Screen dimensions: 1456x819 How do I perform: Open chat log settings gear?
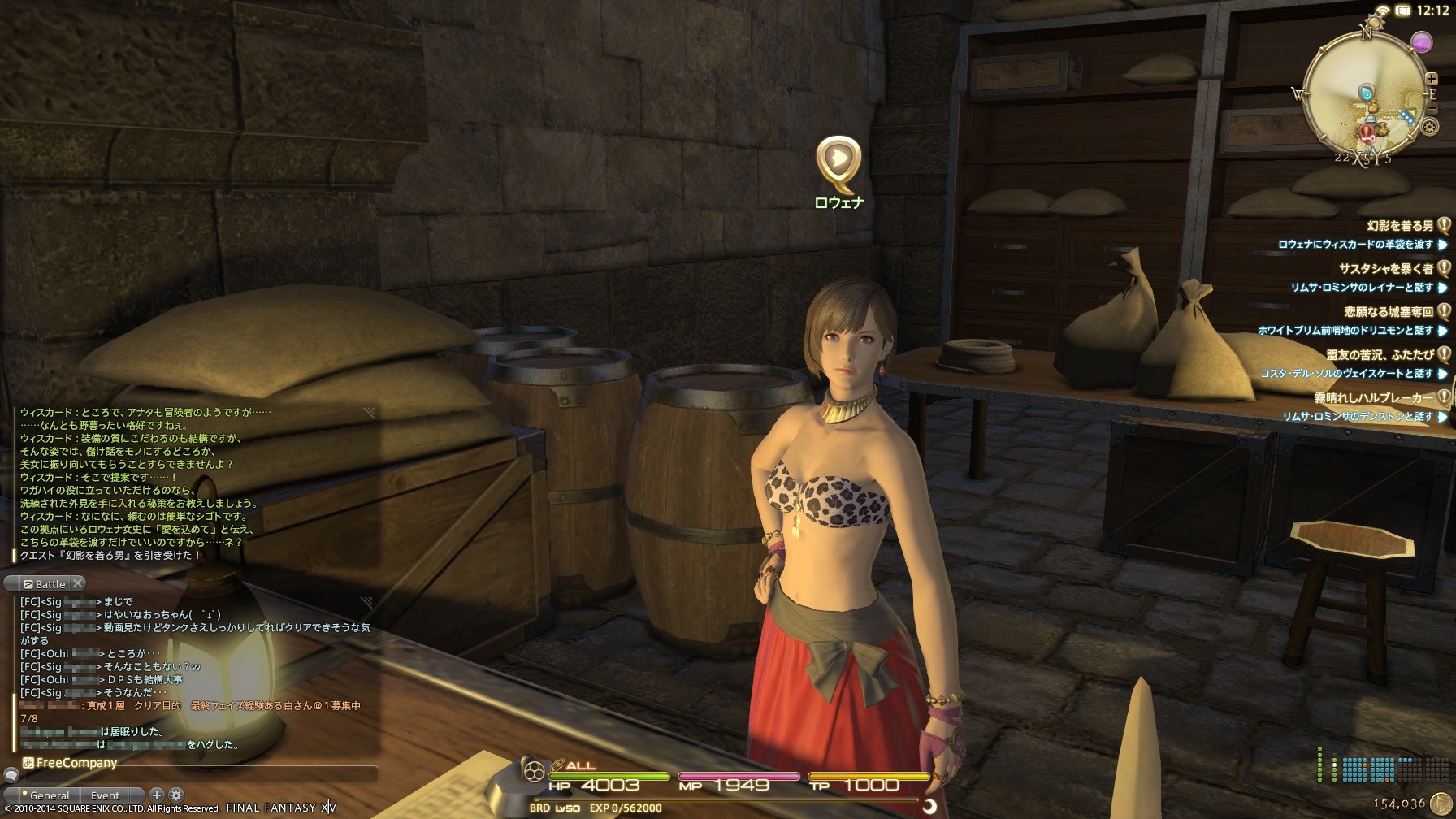(176, 795)
